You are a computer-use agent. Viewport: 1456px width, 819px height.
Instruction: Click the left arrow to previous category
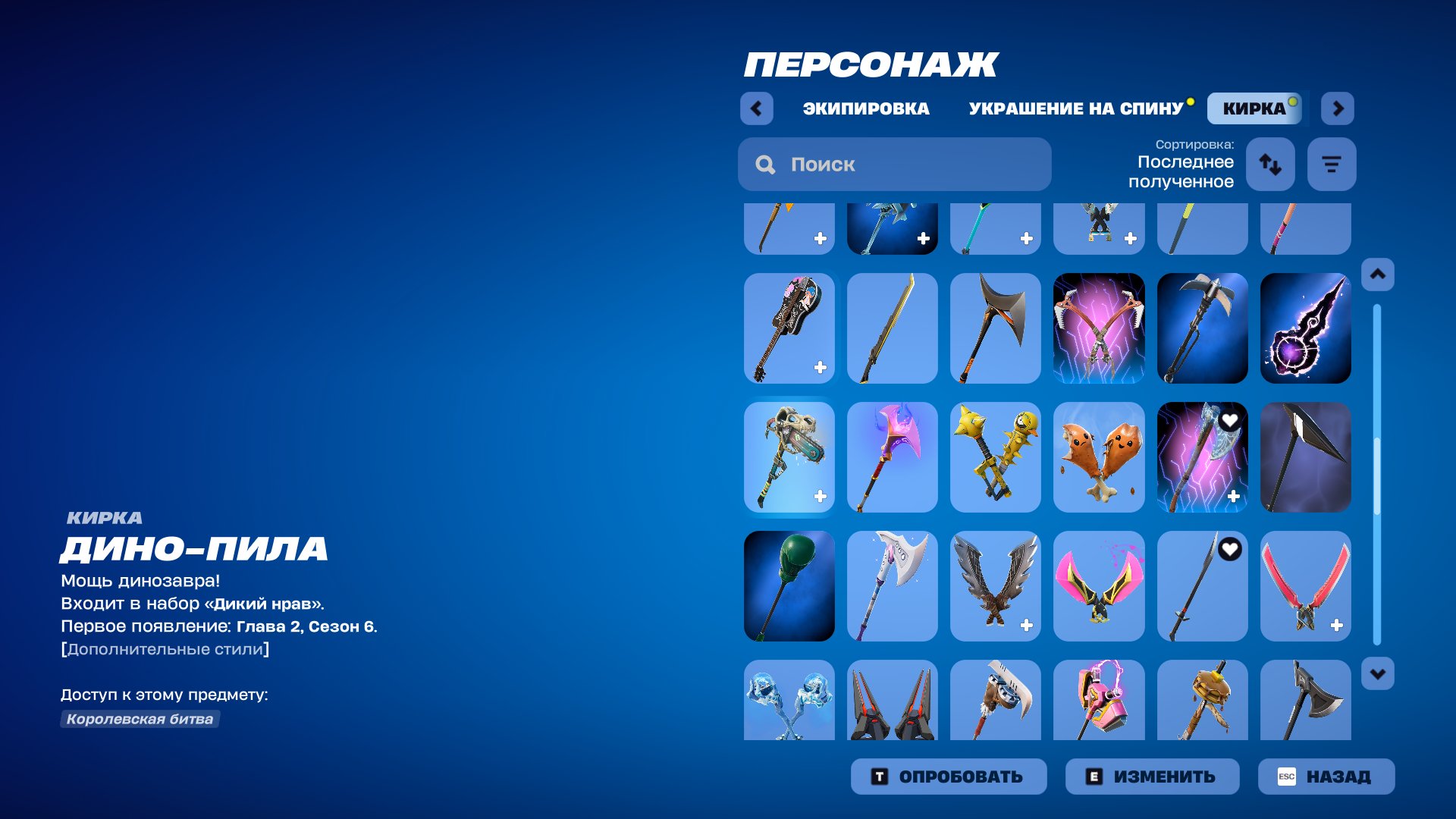[755, 108]
